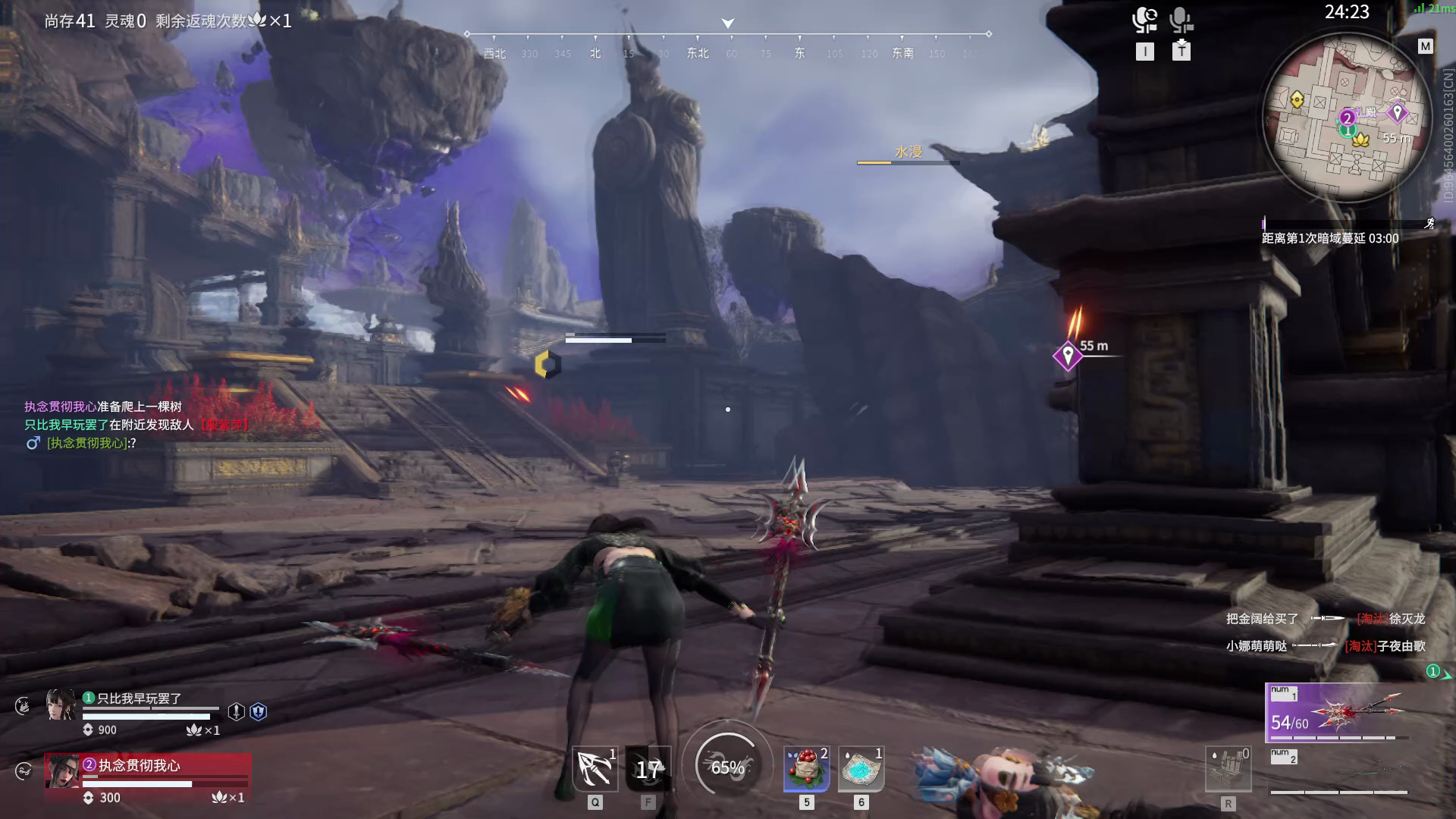Open the team chat message log
The width and height of the screenshot is (1456, 819).
pos(136,425)
